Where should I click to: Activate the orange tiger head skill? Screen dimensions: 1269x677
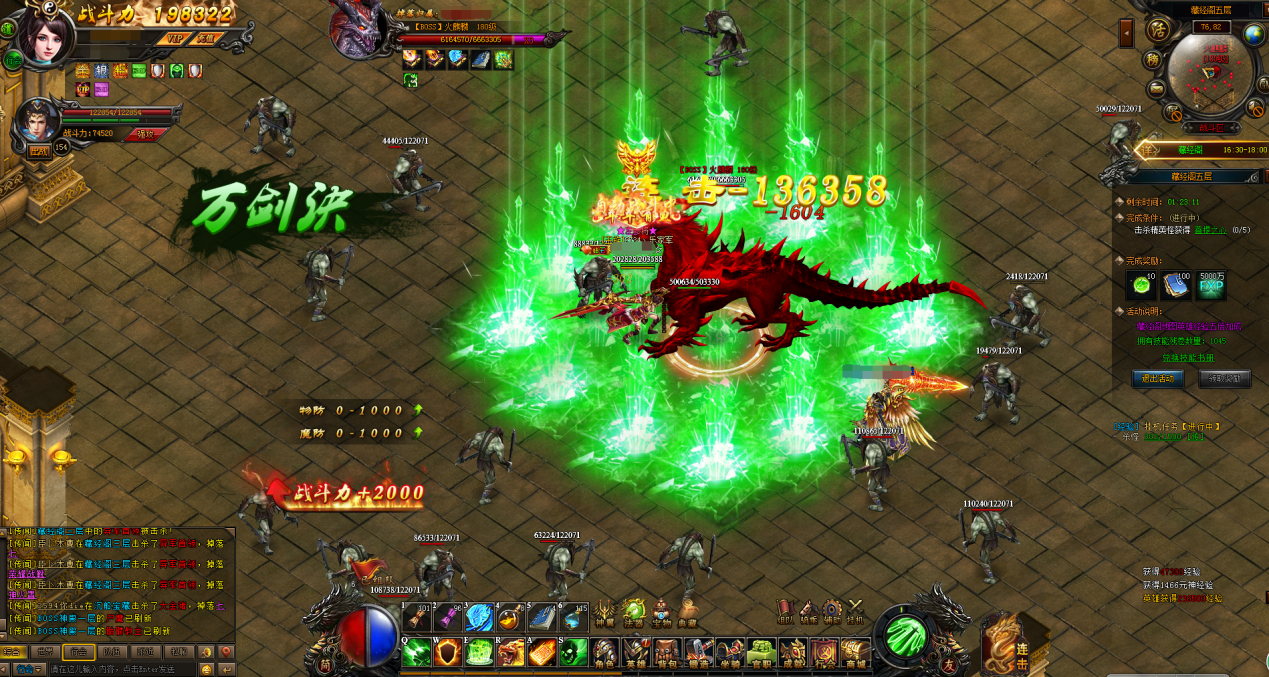(x=511, y=652)
